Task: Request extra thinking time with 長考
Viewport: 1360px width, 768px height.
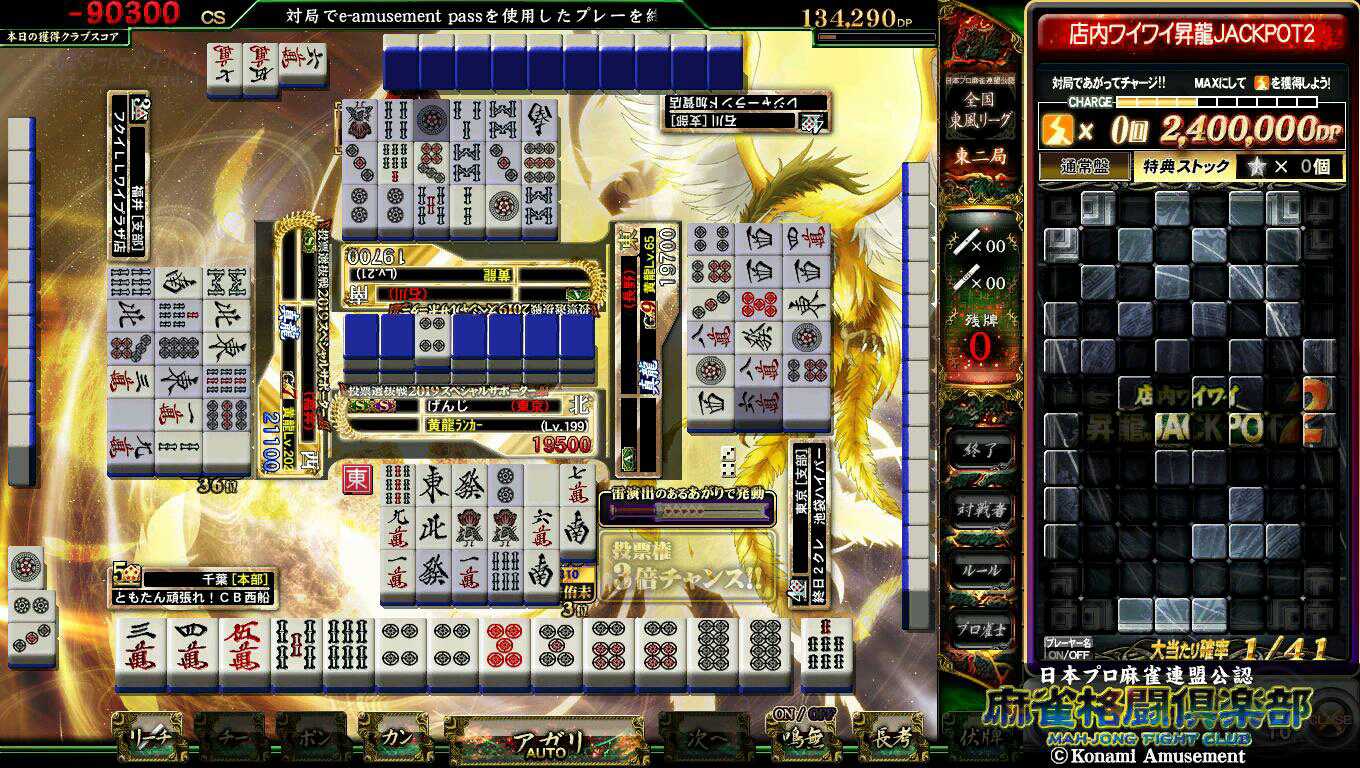Action: (x=888, y=738)
